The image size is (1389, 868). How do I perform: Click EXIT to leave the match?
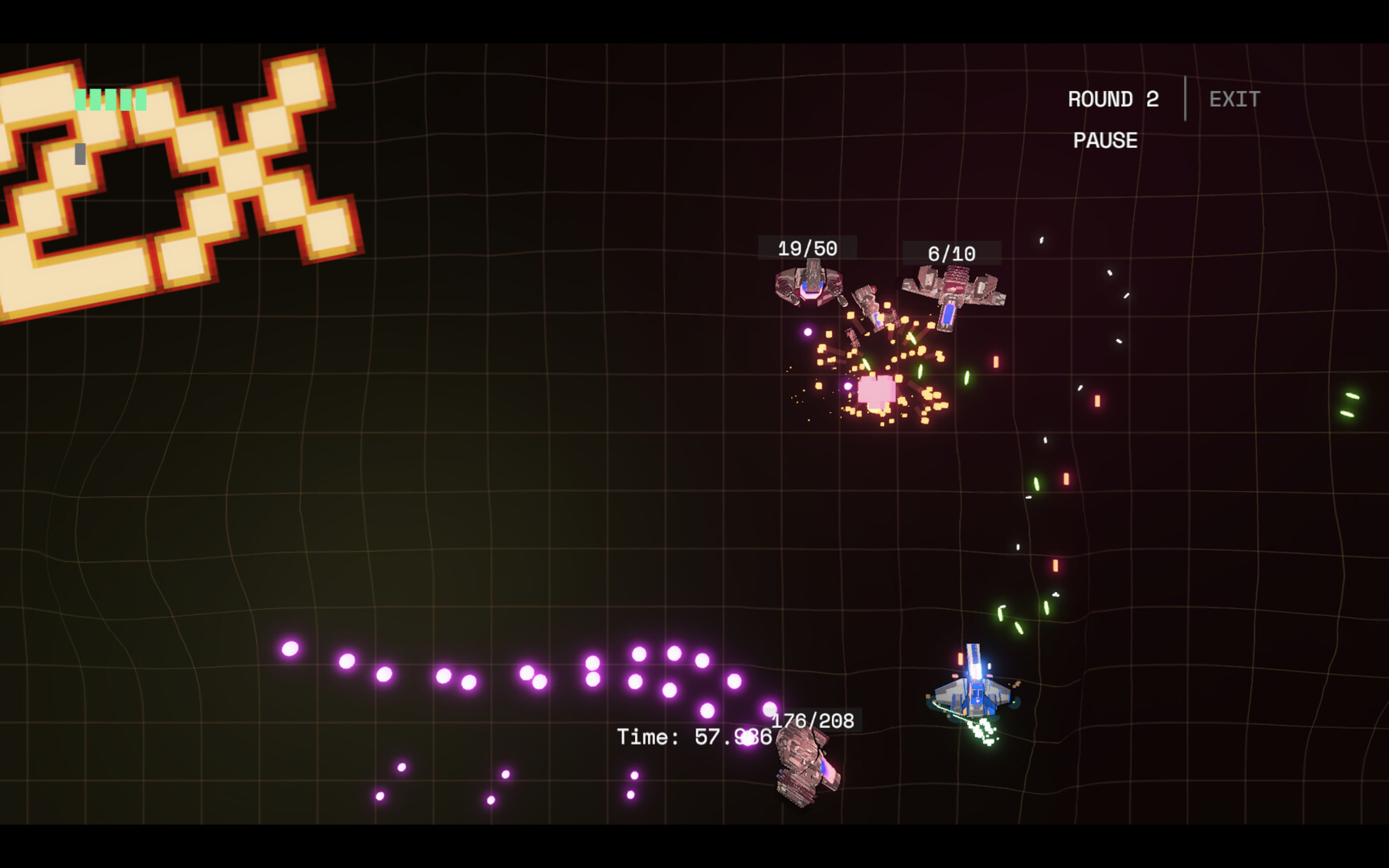[x=1233, y=99]
